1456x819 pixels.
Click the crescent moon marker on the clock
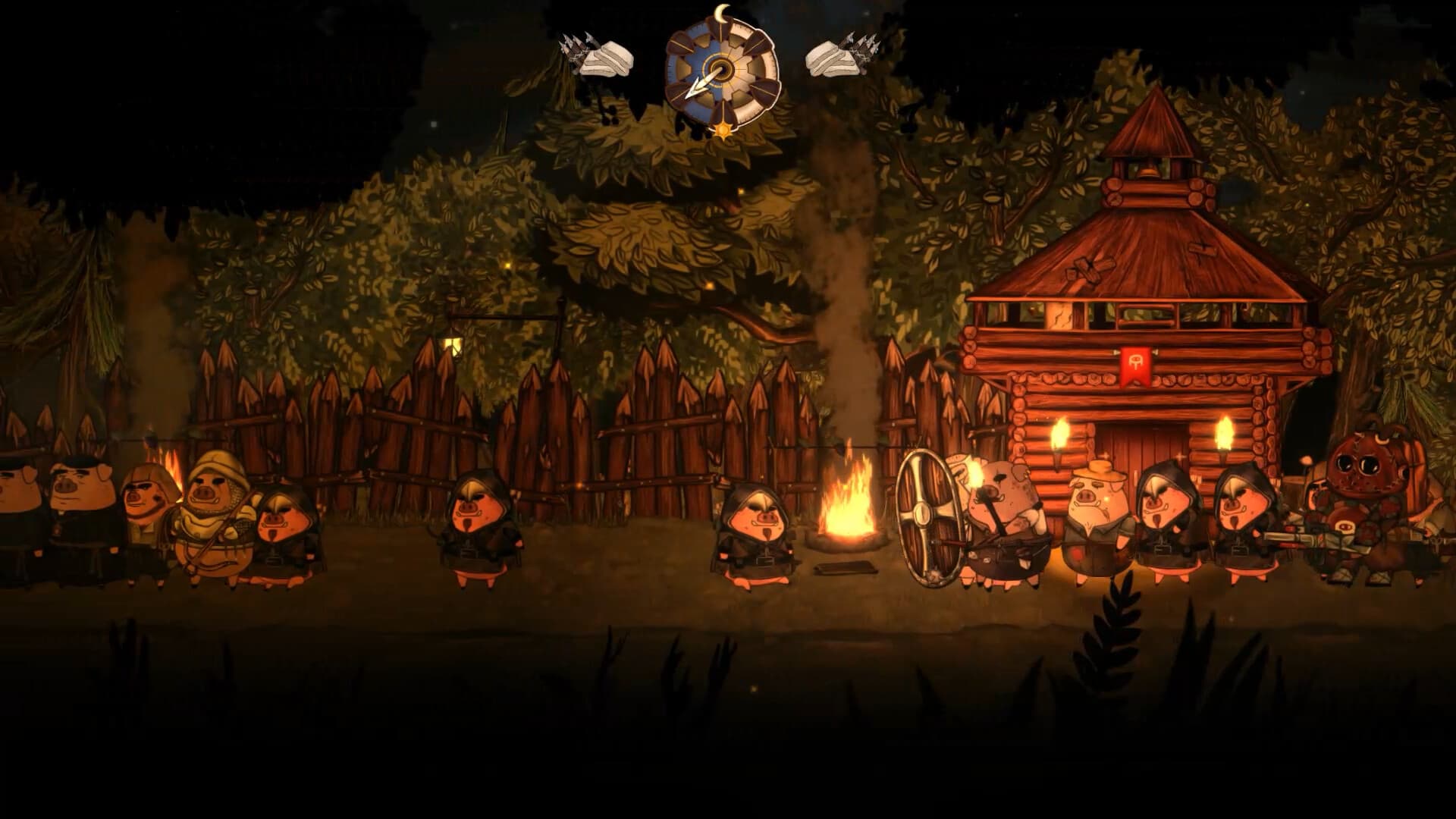[x=720, y=14]
